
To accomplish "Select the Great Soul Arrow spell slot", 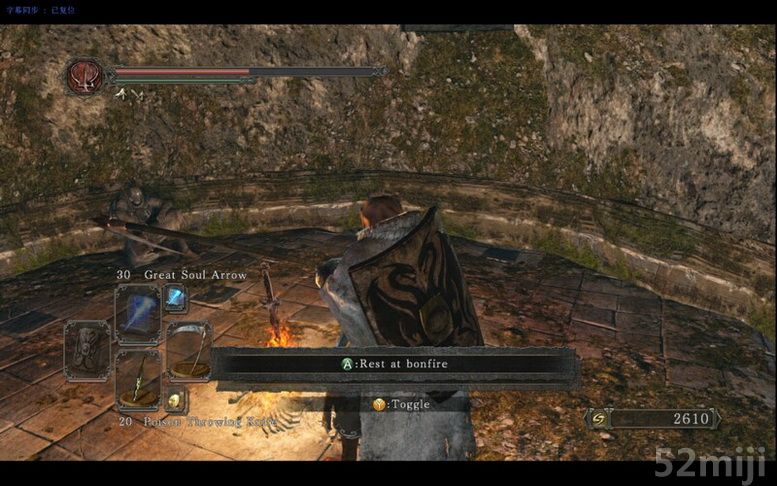I will pyautogui.click(x=138, y=313).
